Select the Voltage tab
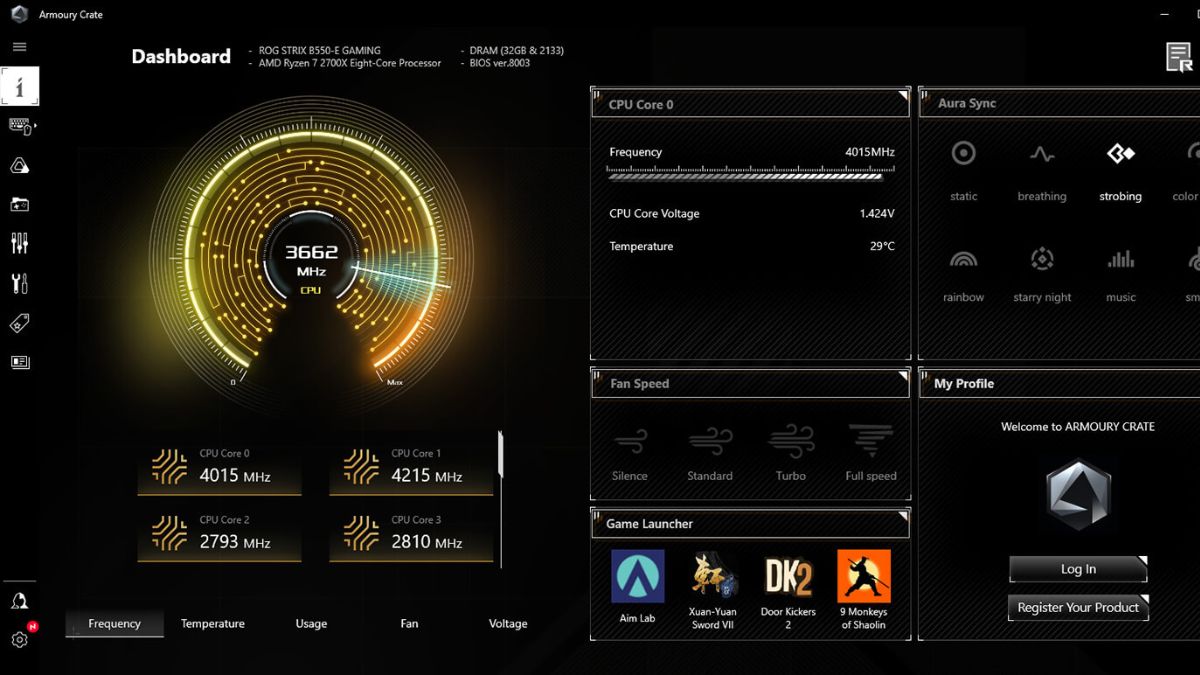Screen dimensions: 1200x675 click(x=507, y=624)
